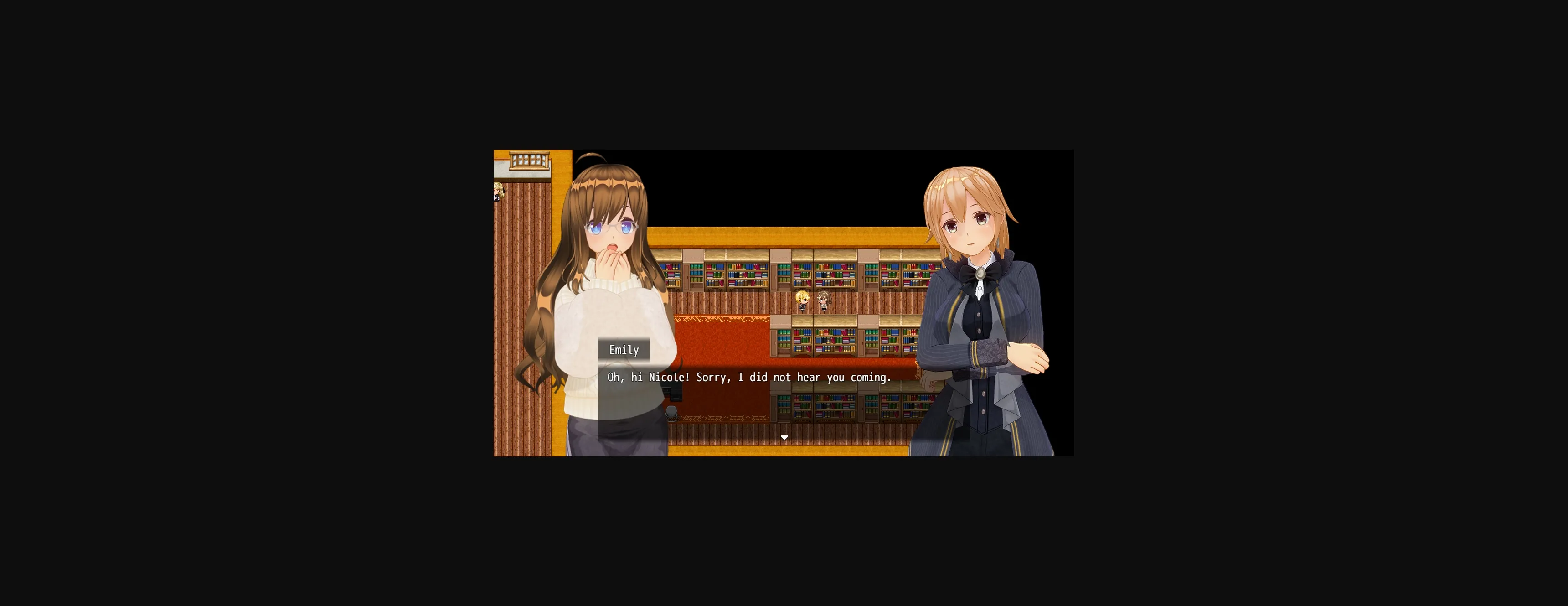Click the continue arrow below the dialogue

(x=784, y=437)
